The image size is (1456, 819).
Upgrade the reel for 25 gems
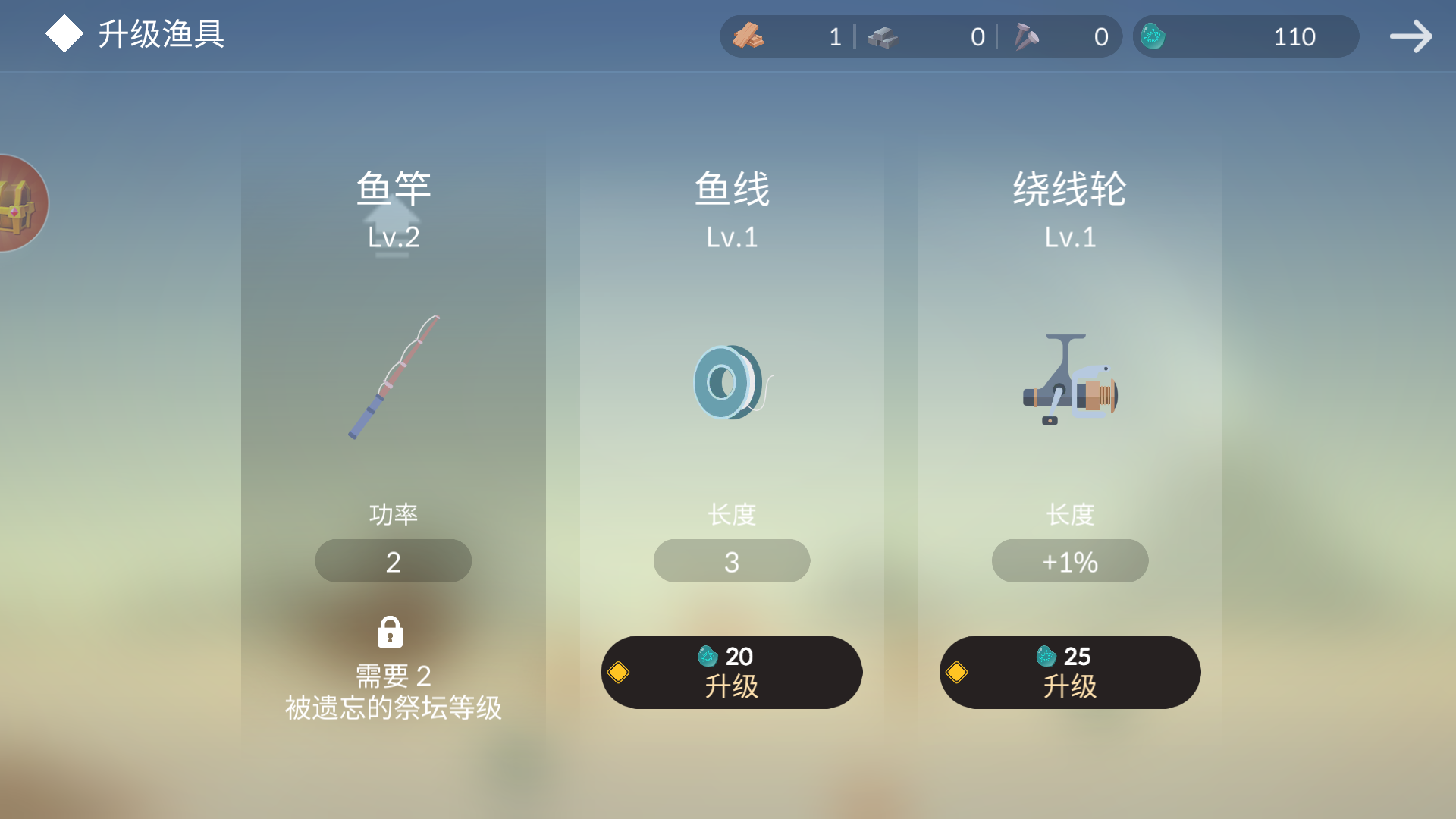[x=1069, y=672]
